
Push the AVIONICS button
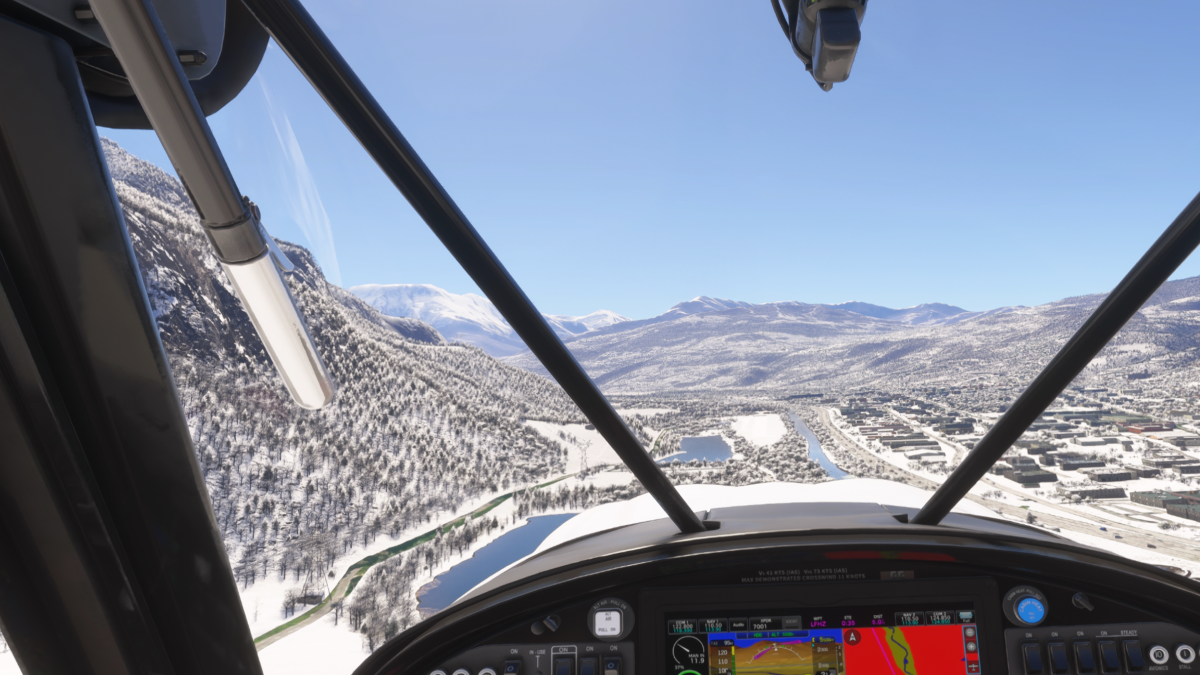[x=1158, y=655]
